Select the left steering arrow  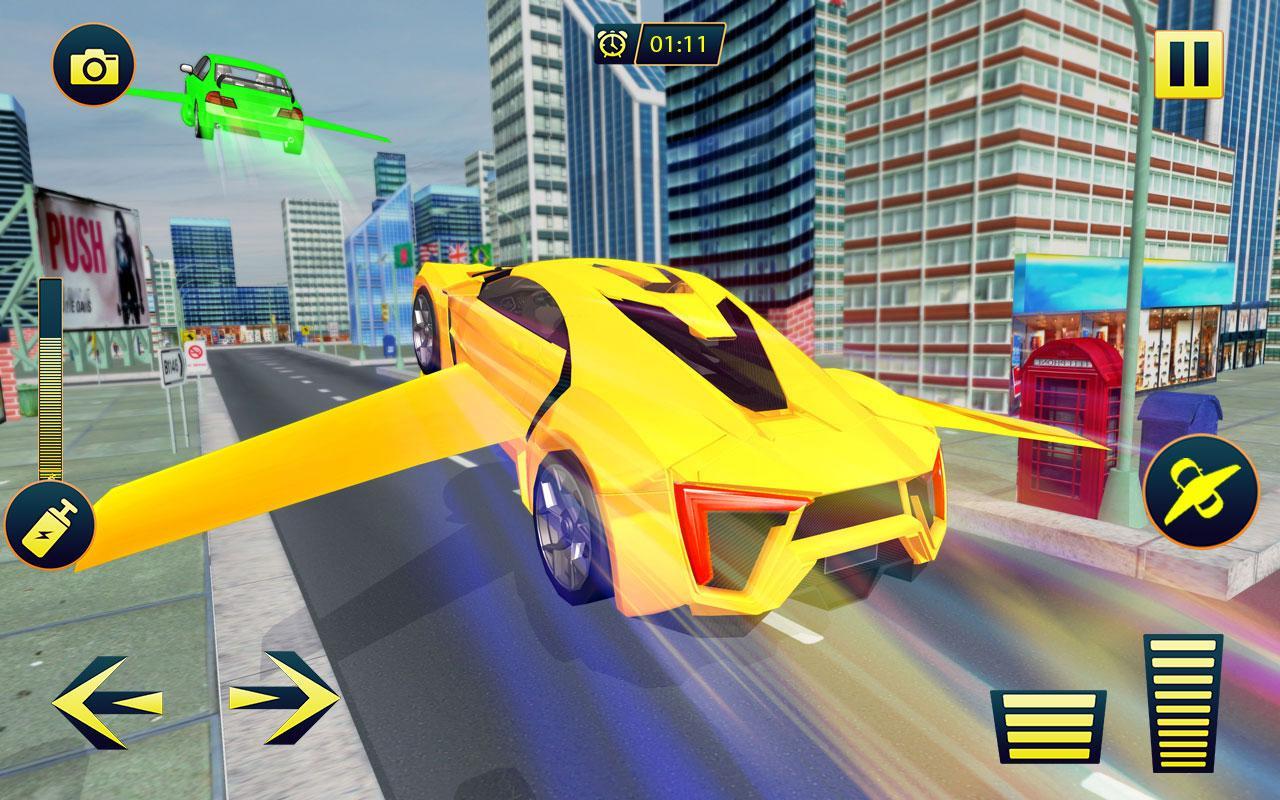pos(111,700)
